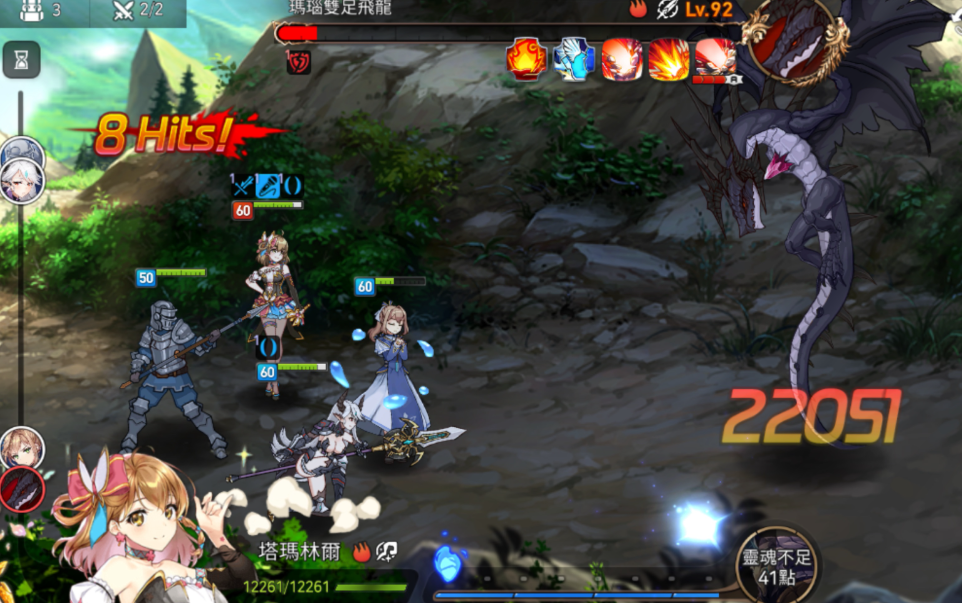Inspect the boss fire cross buff icon

point(526,58)
